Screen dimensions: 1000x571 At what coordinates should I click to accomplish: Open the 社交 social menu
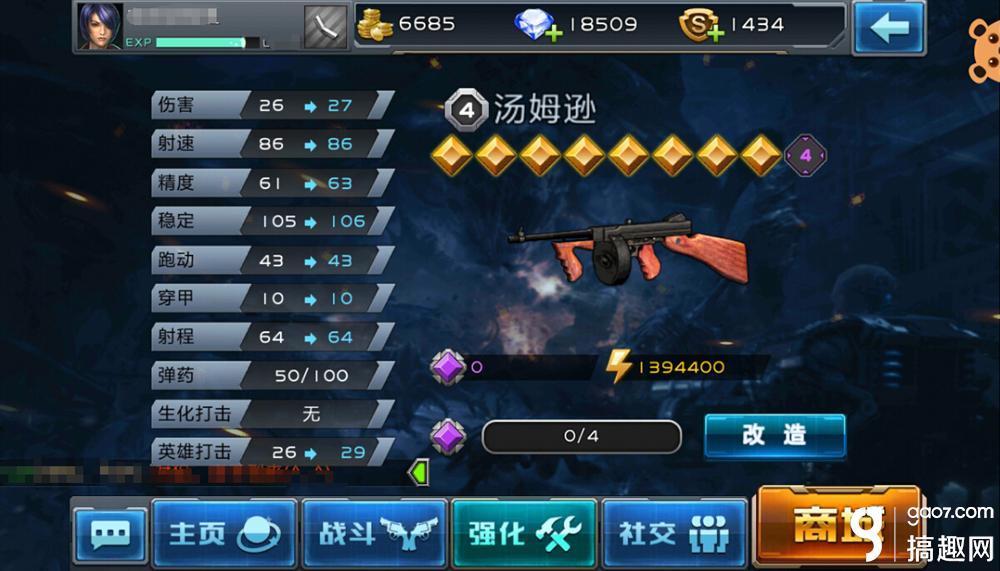click(x=674, y=533)
